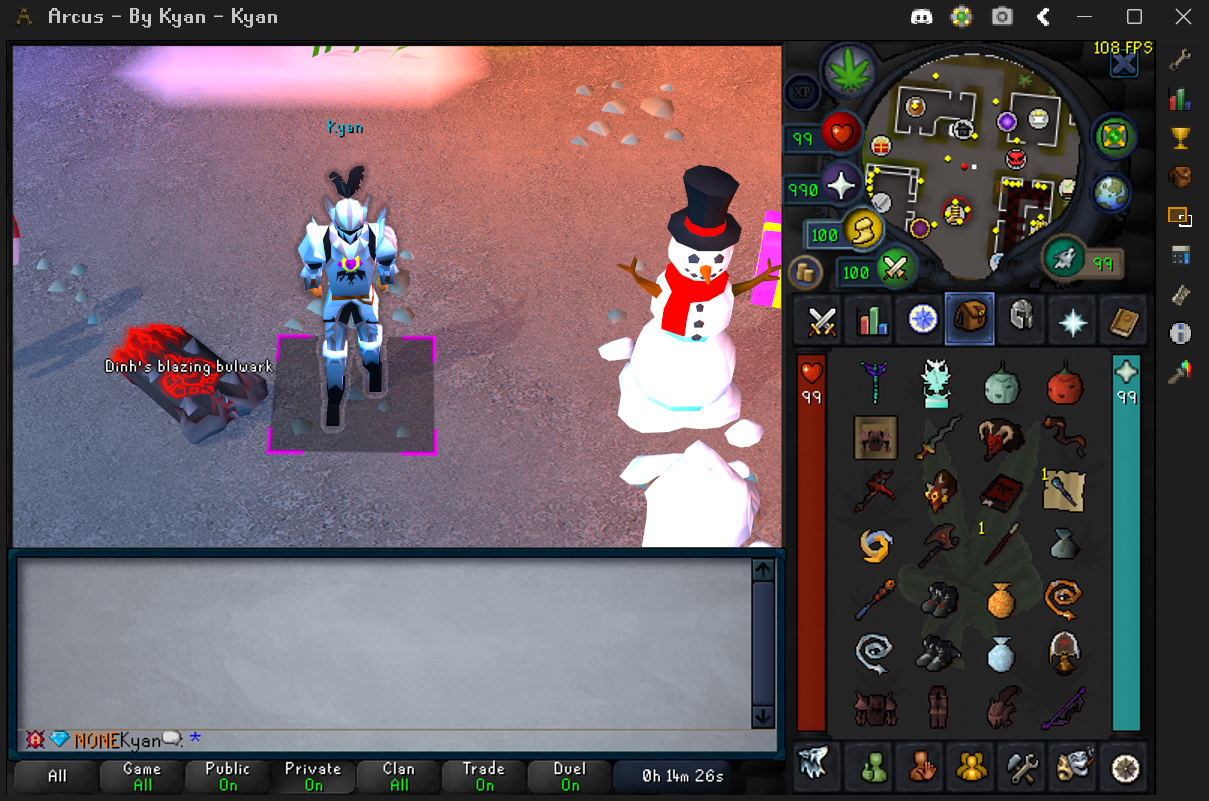Click the orange pouch inventory item

coord(1001,599)
